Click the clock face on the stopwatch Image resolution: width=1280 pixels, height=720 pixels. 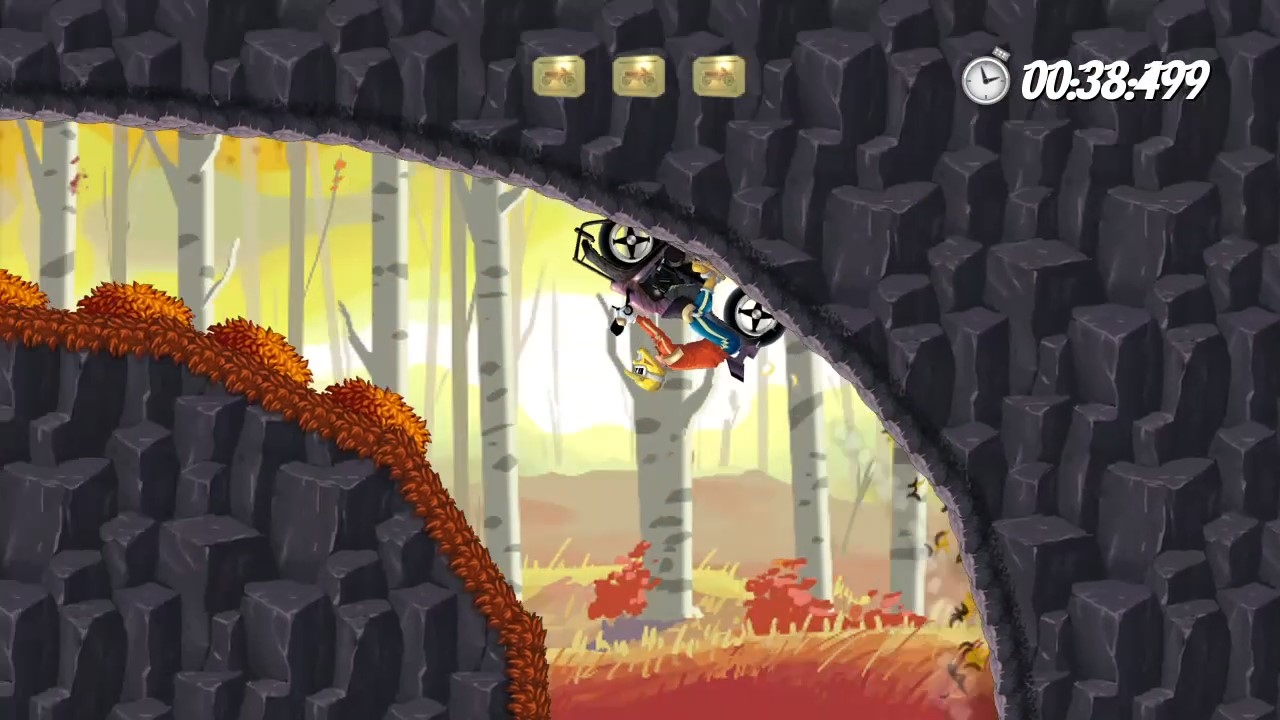986,80
